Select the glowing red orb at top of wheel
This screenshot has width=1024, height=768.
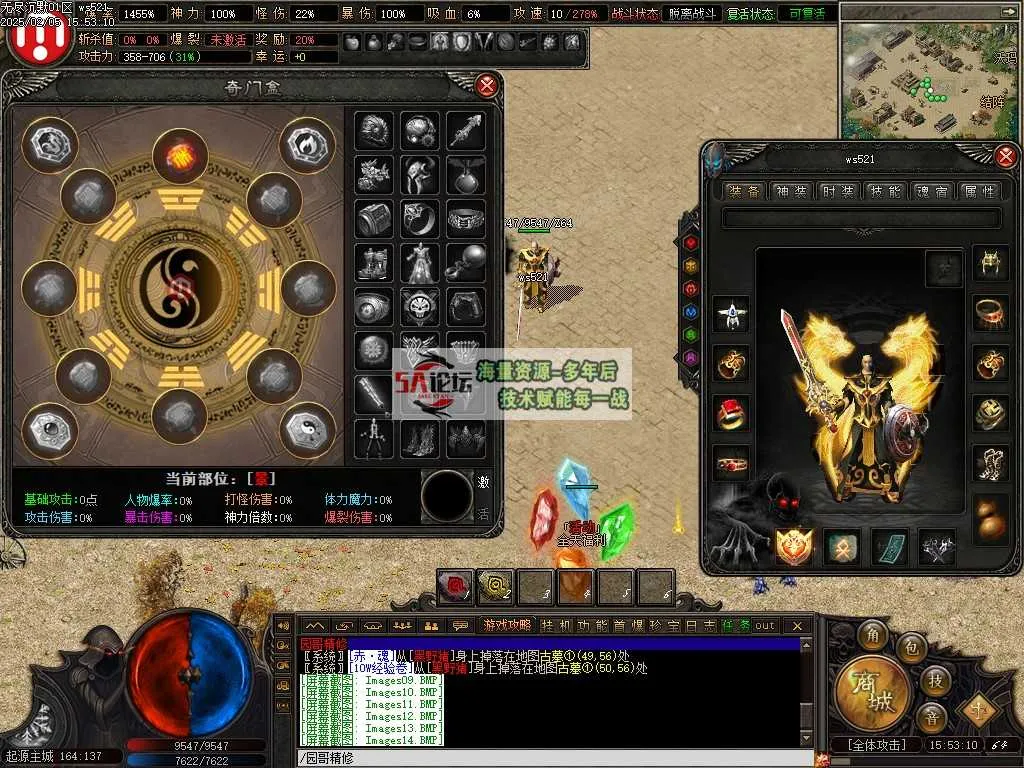(180, 157)
